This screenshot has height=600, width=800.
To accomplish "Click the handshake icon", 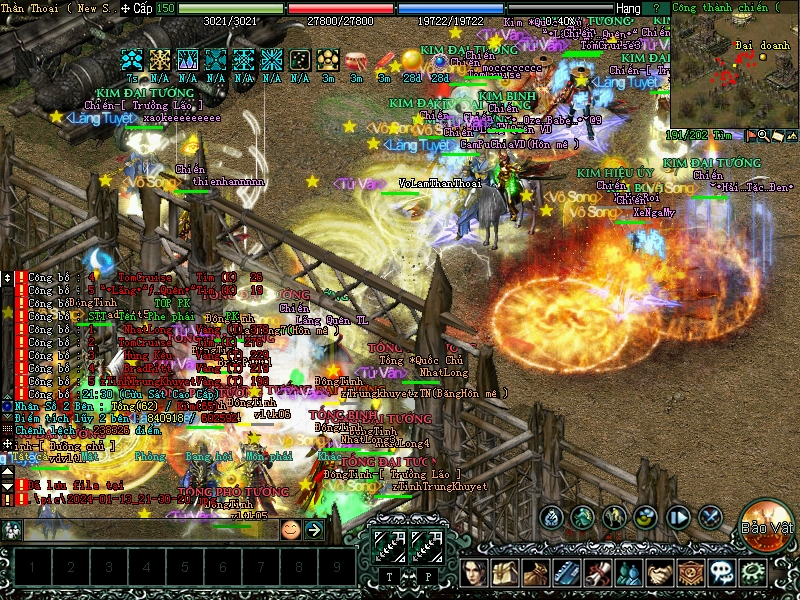I will (x=660, y=573).
